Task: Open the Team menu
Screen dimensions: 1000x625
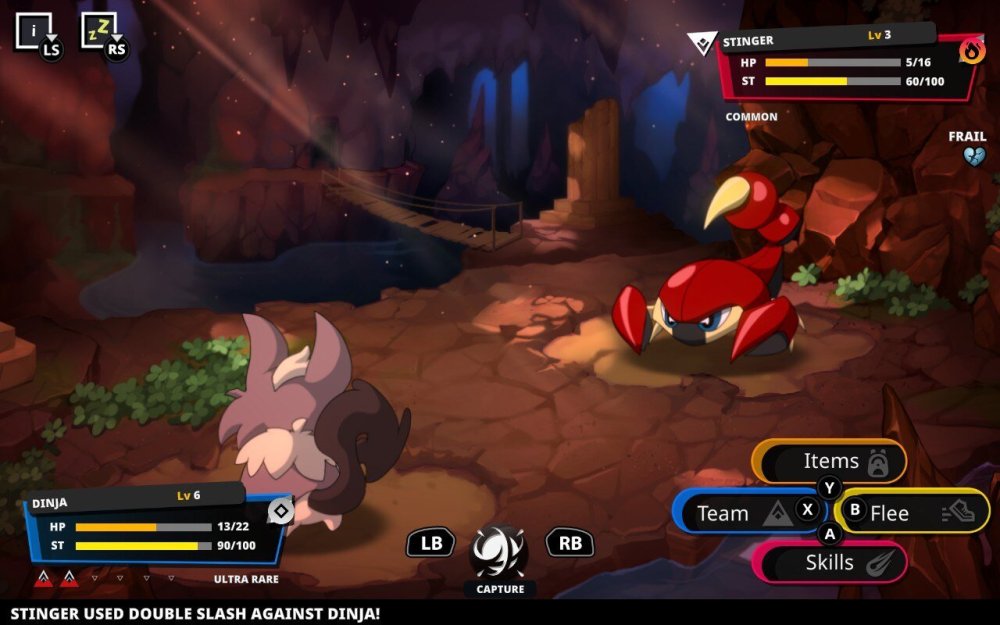Action: [745, 513]
